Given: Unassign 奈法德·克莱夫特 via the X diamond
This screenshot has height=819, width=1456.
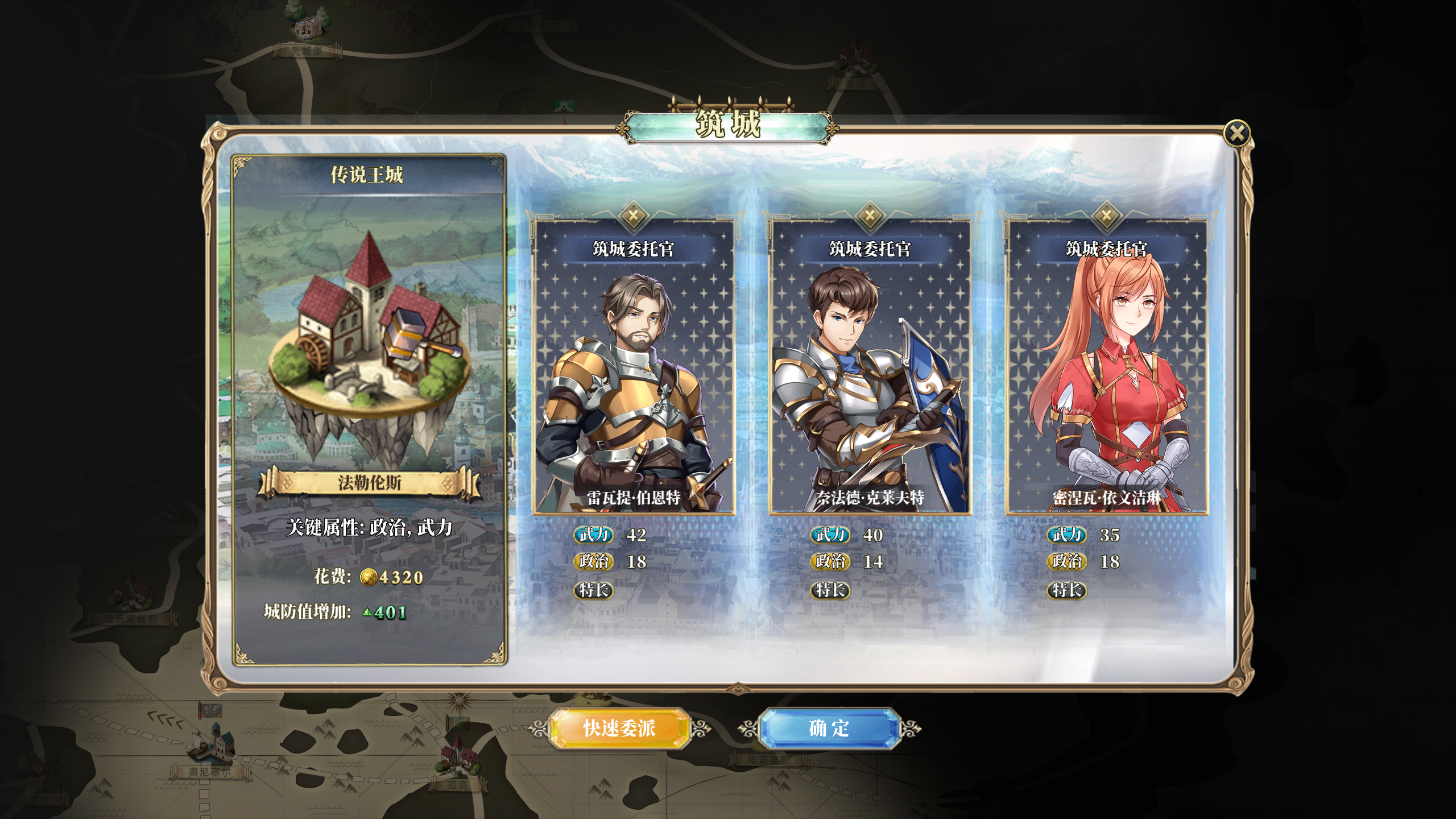Looking at the screenshot, I should (x=870, y=215).
